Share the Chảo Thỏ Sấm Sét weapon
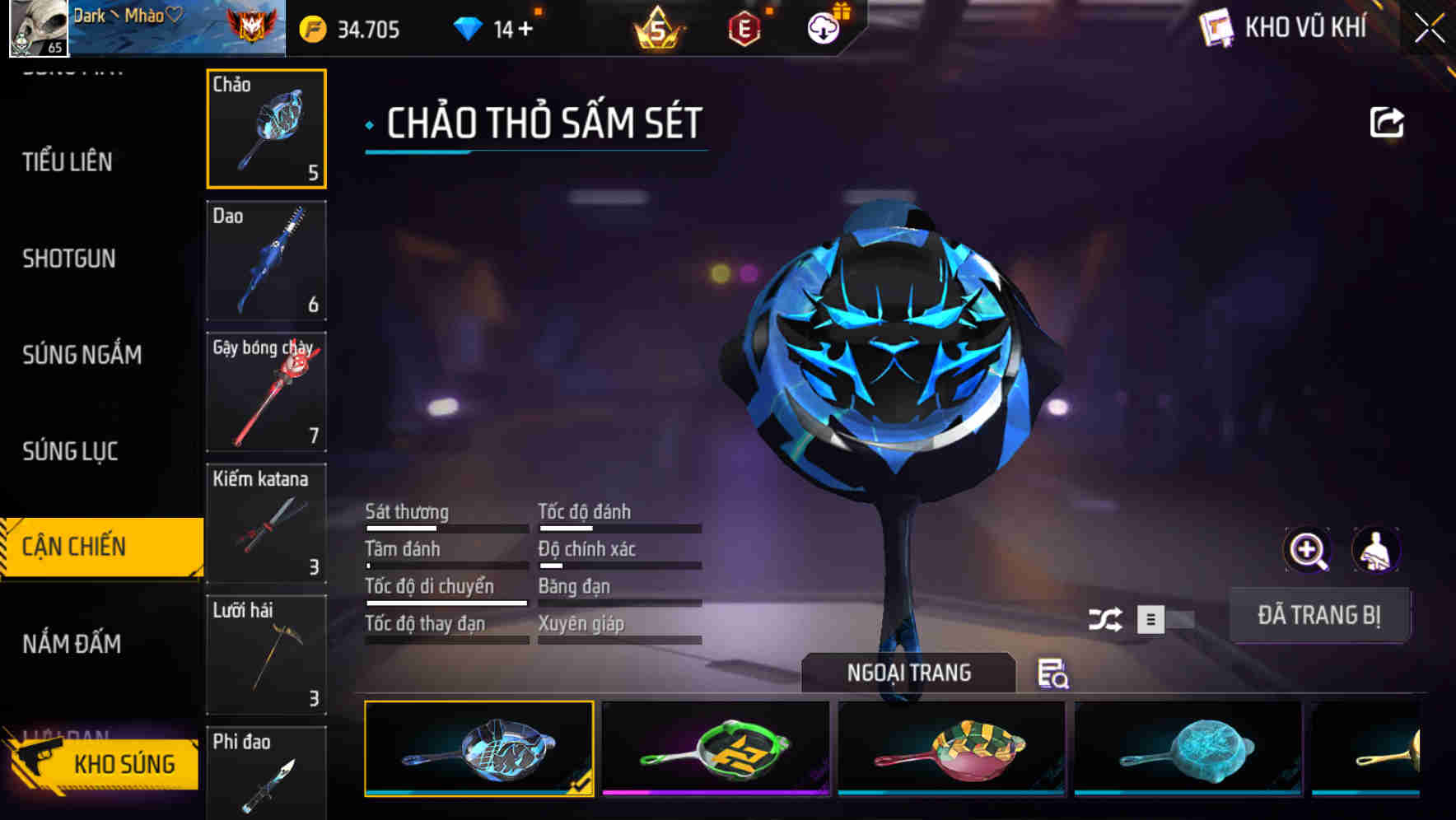The height and width of the screenshot is (820, 1456). (1387, 122)
